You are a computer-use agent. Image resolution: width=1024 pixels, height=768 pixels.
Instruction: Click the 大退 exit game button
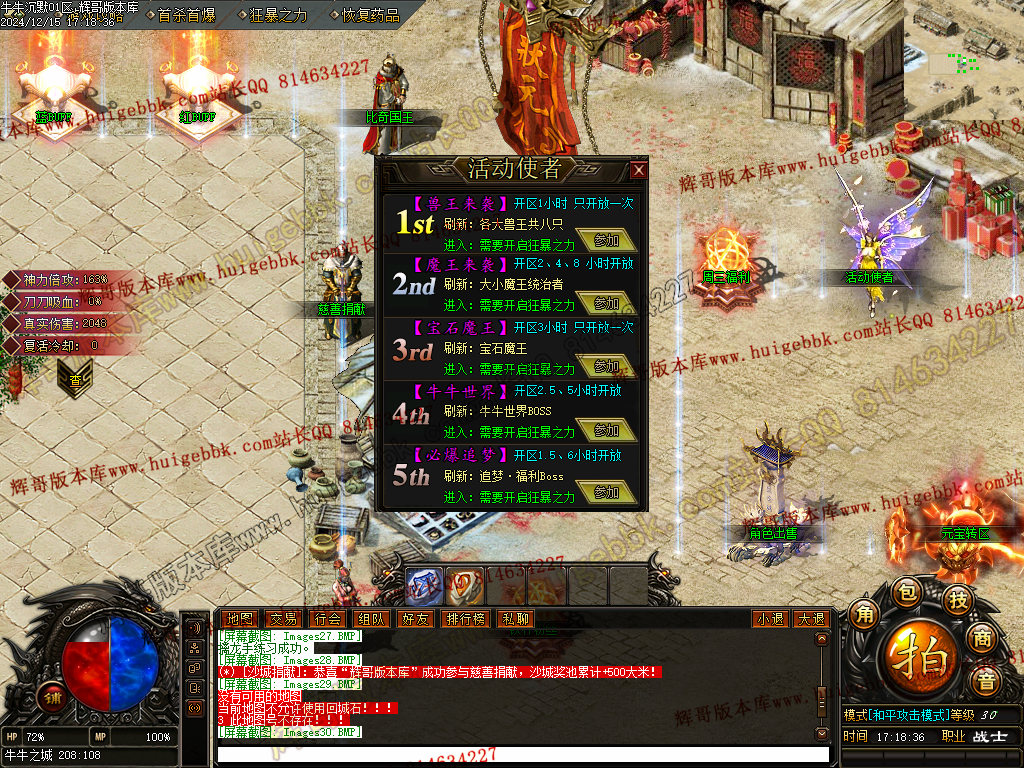[810, 619]
